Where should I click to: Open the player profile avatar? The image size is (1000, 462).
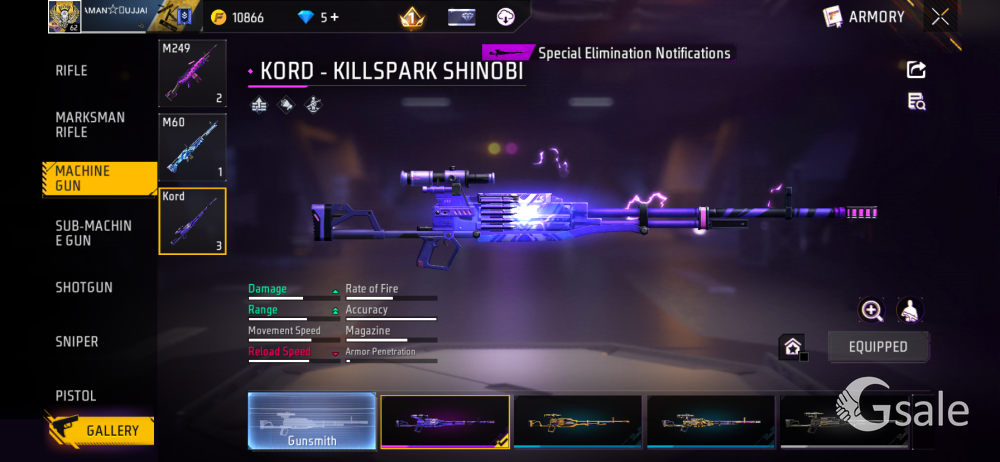(65, 17)
